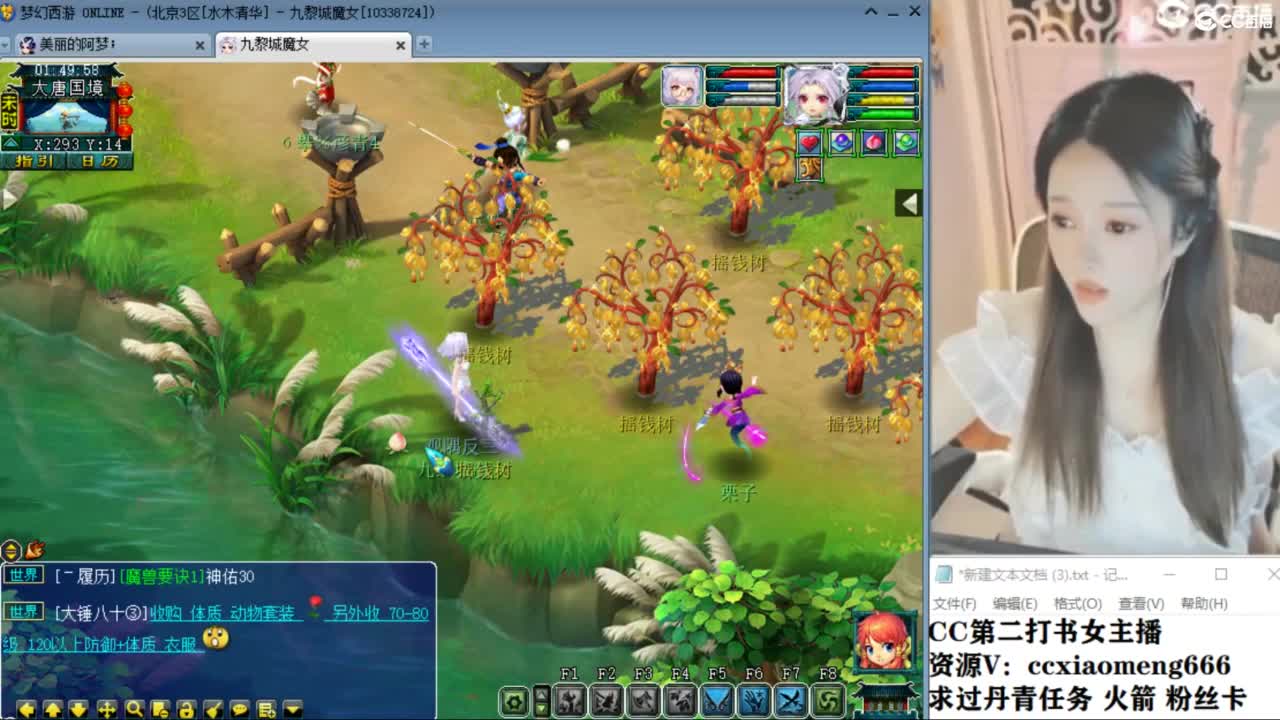Toggle the chat lock padlock icon
Image resolution: width=1280 pixels, height=720 pixels.
click(x=186, y=710)
